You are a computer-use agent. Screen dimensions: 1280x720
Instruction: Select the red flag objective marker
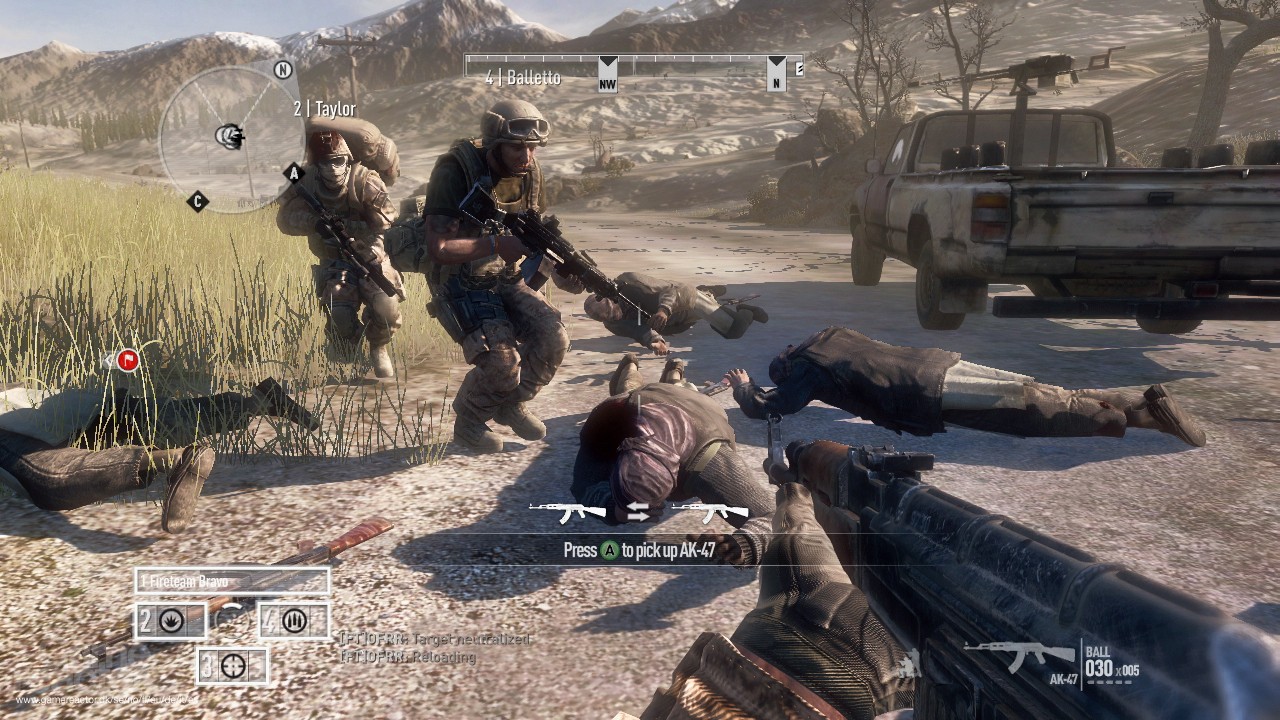coord(127,360)
